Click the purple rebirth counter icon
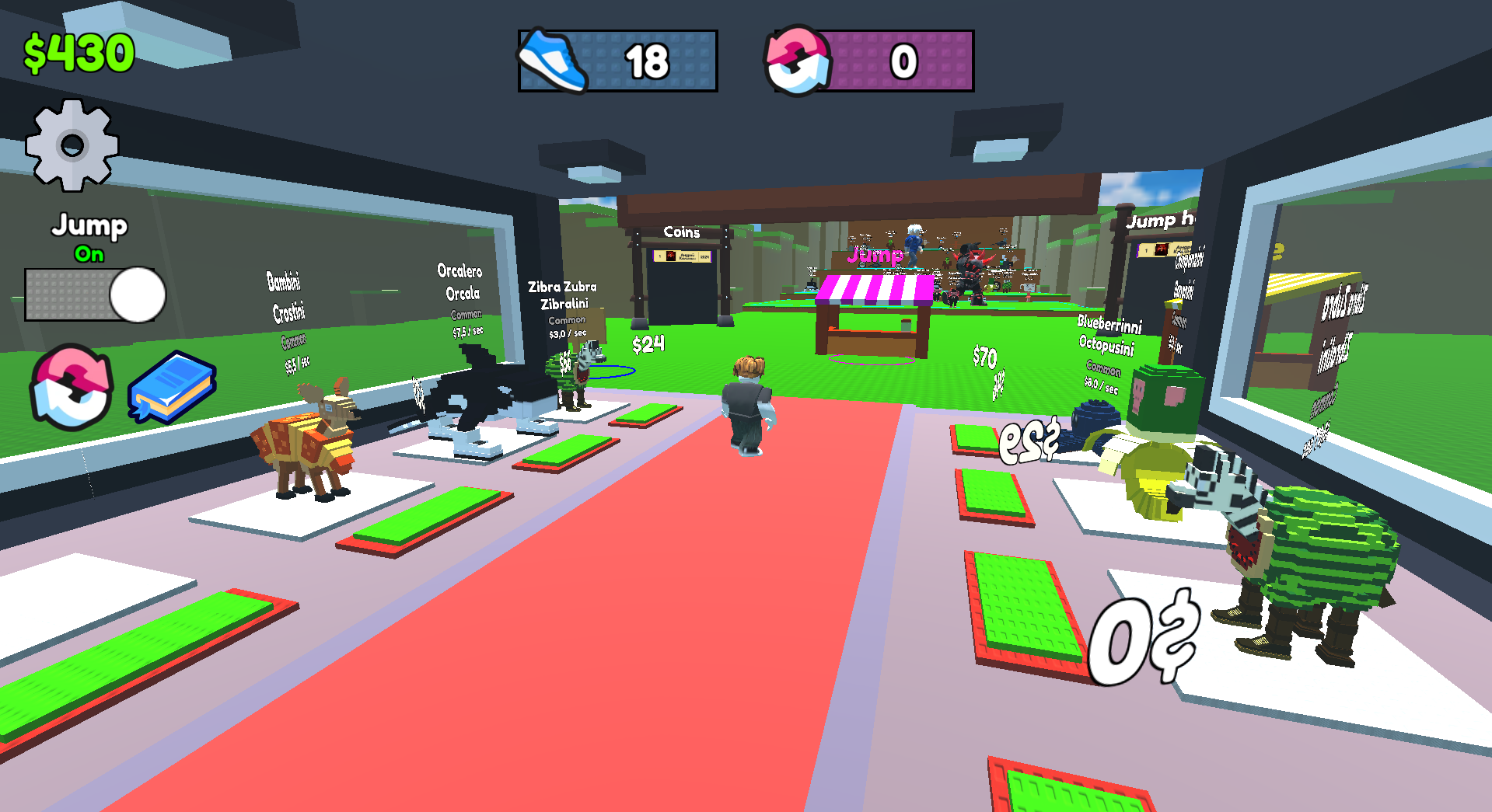The width and height of the screenshot is (1492, 812). click(801, 58)
